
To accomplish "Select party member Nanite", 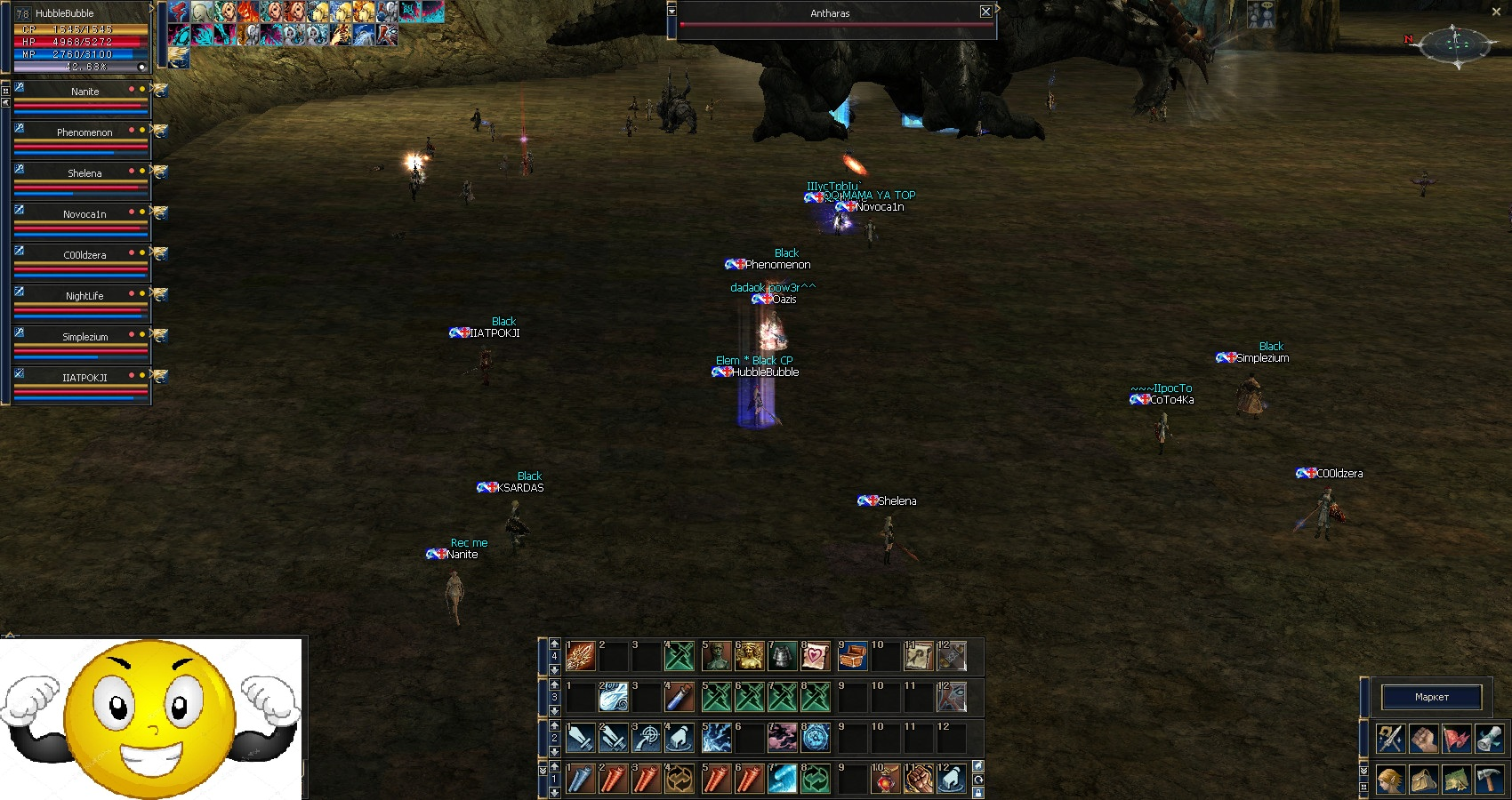I will tap(84, 92).
